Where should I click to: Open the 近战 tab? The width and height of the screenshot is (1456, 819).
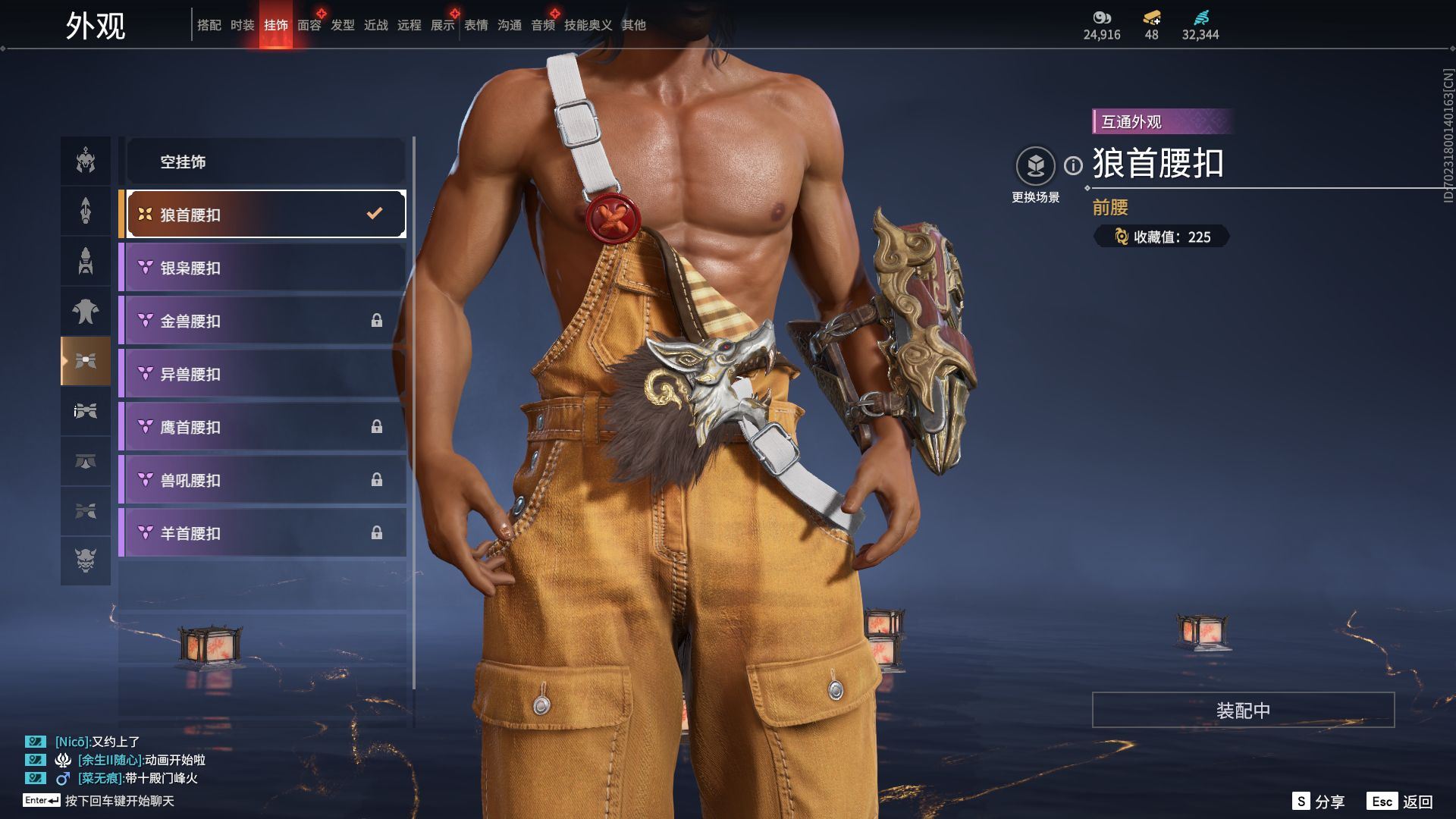[375, 25]
